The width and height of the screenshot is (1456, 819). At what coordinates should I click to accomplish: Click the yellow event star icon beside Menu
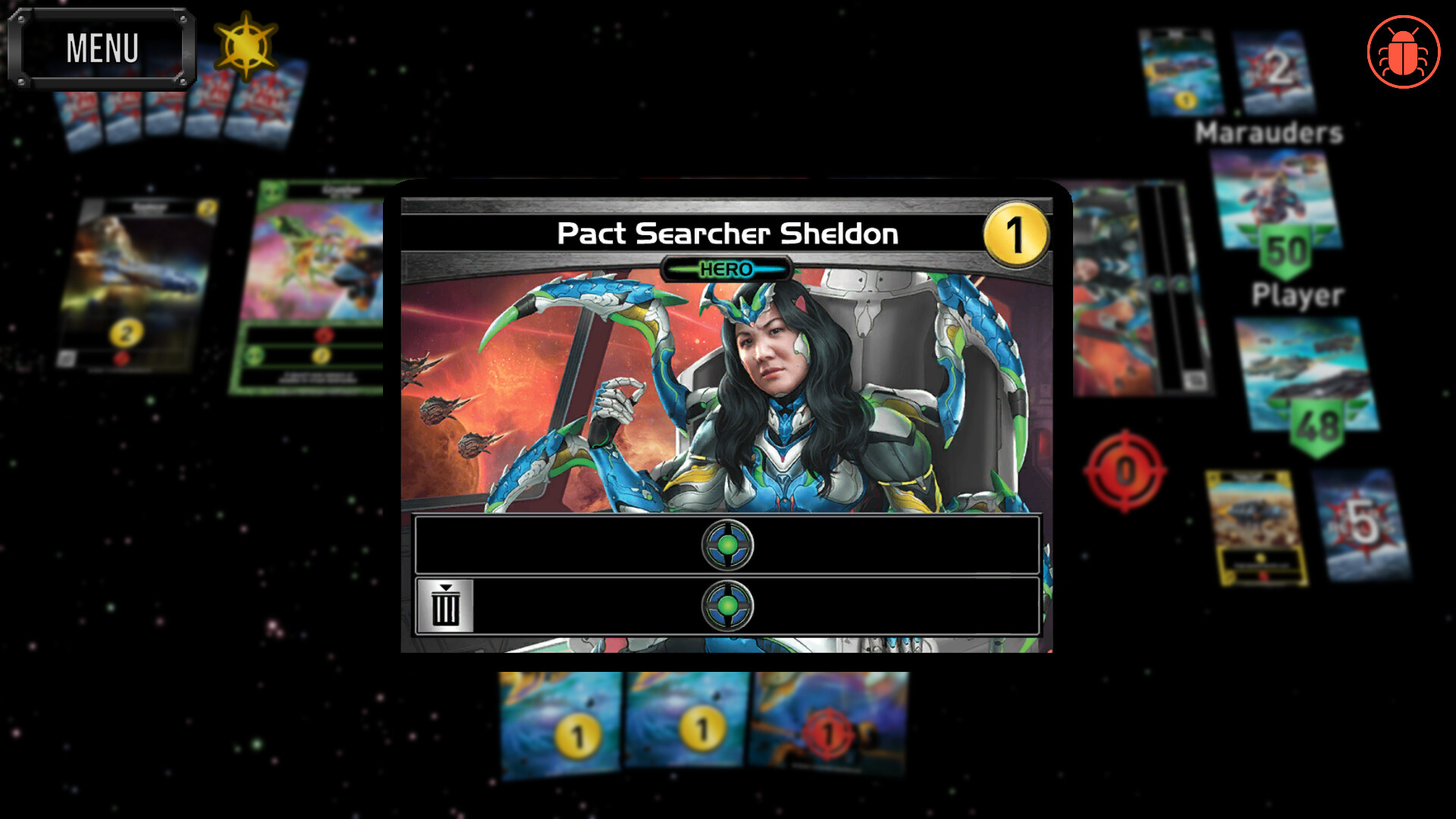pos(244,47)
